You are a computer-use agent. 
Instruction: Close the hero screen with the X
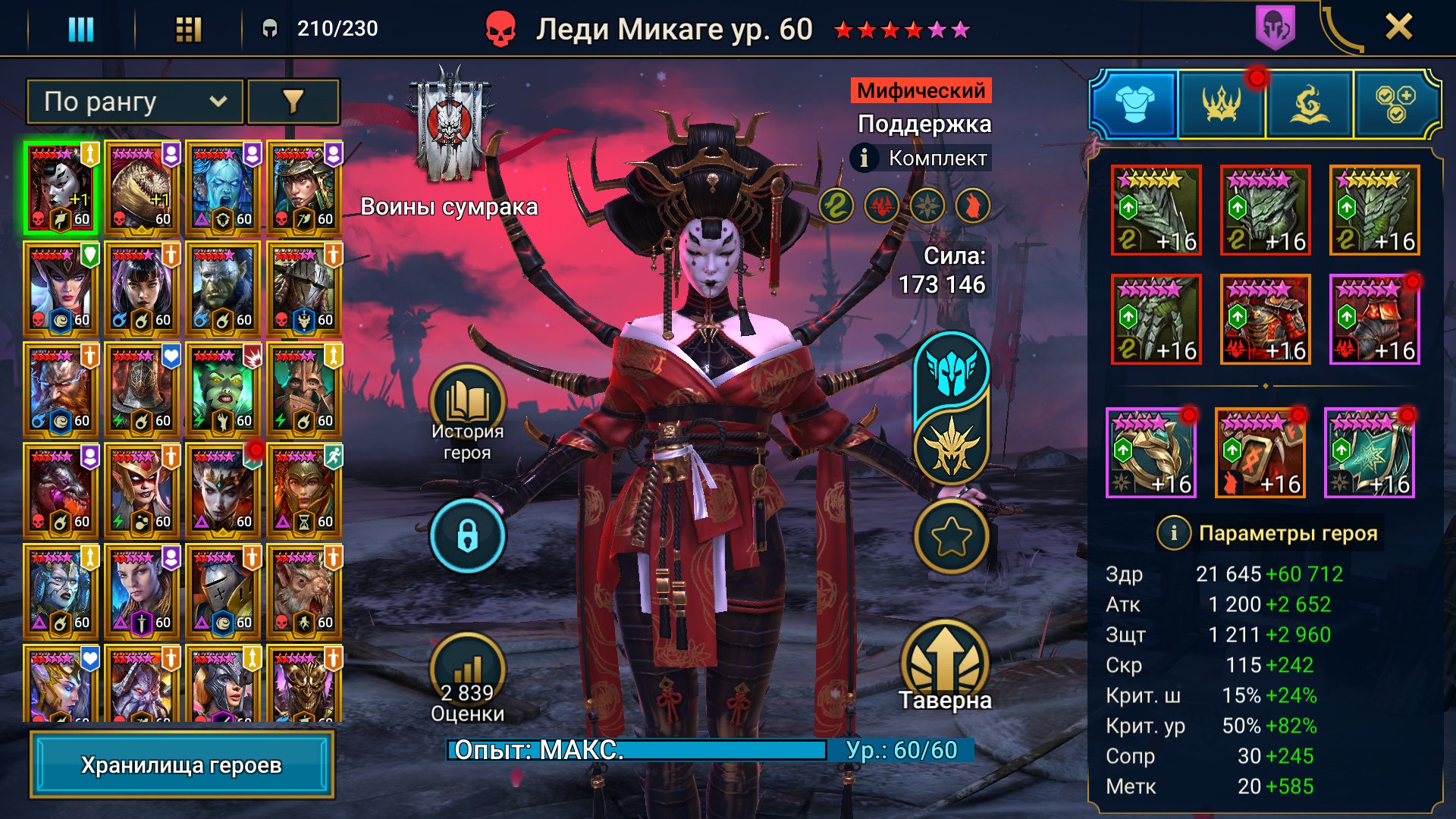[x=1398, y=27]
